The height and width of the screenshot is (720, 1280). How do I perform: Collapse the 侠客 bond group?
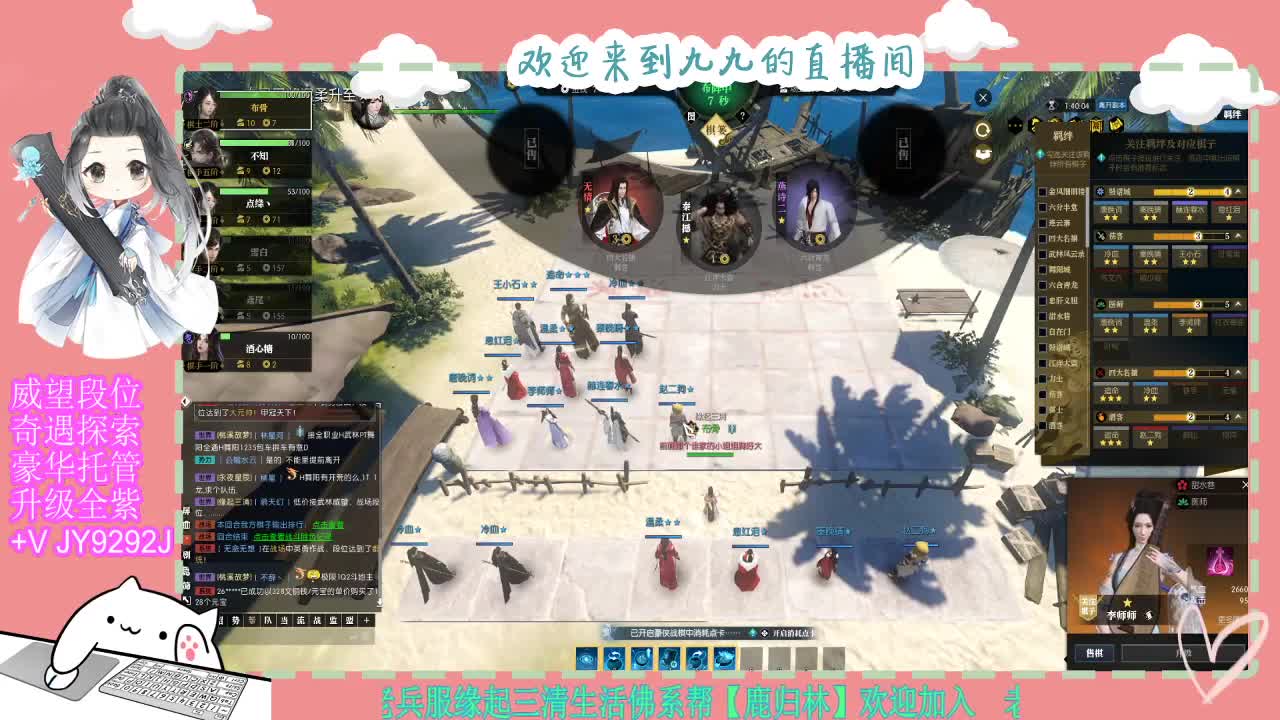click(x=1236, y=236)
